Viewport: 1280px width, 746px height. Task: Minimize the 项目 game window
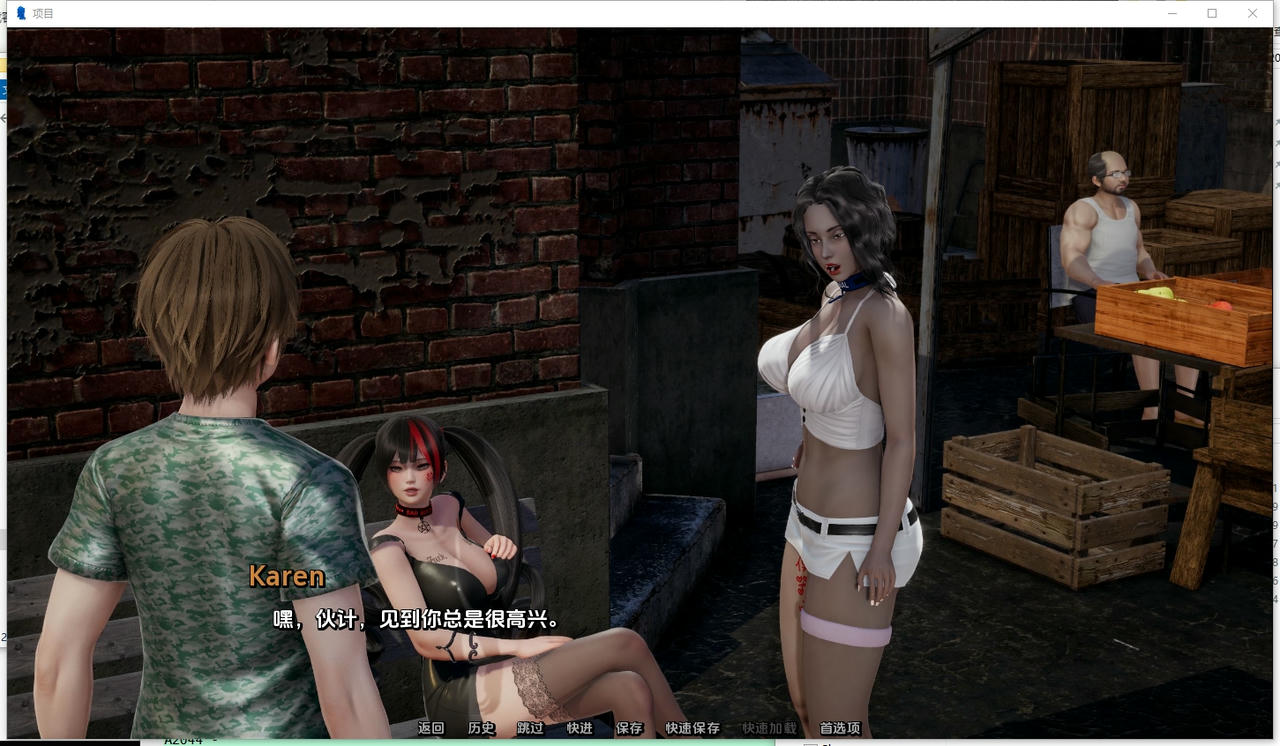click(x=1171, y=13)
